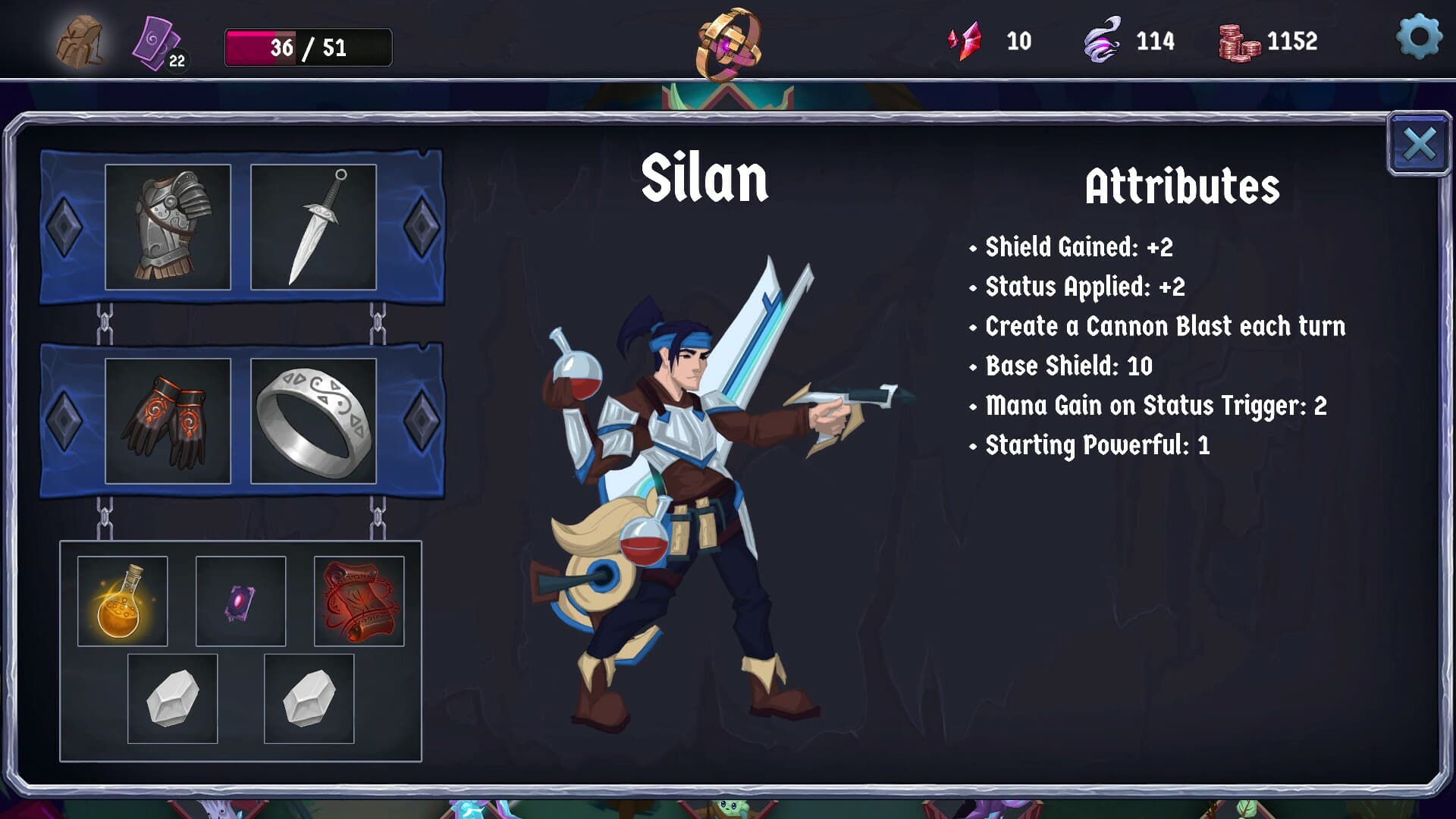Close the Silan character panel
Screen dimensions: 1456x819
coord(1418,144)
